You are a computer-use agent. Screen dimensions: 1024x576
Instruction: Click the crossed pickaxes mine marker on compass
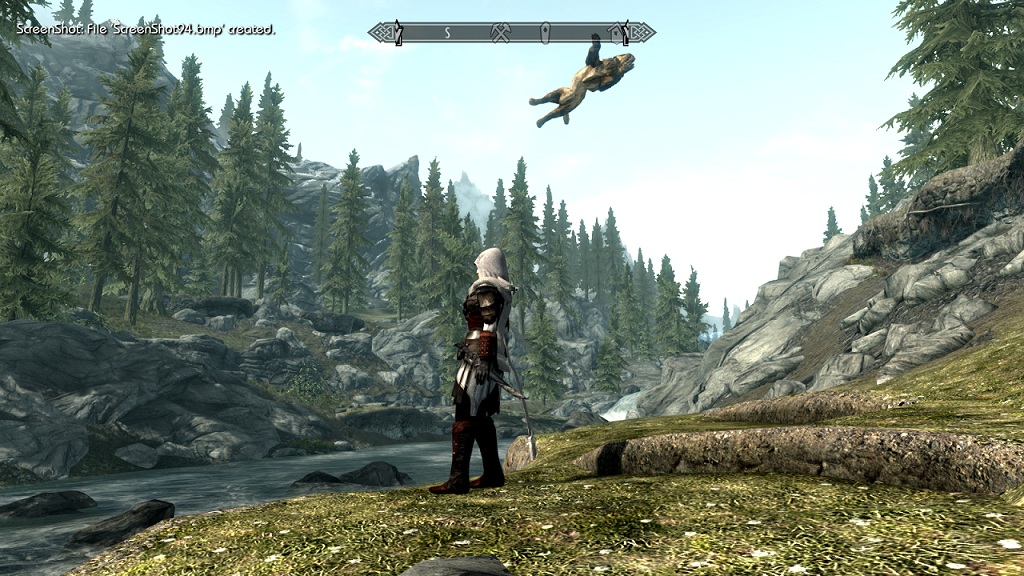tap(502, 33)
